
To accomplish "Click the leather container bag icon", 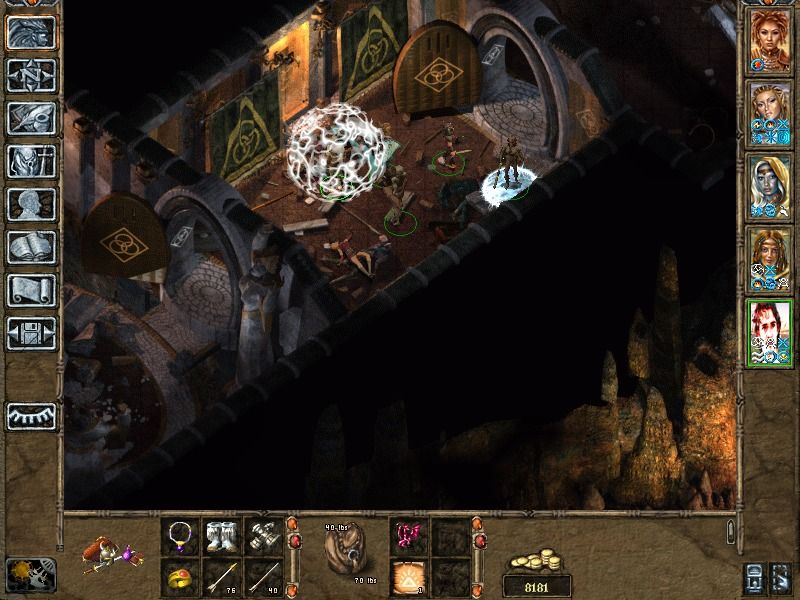I will click(x=345, y=553).
